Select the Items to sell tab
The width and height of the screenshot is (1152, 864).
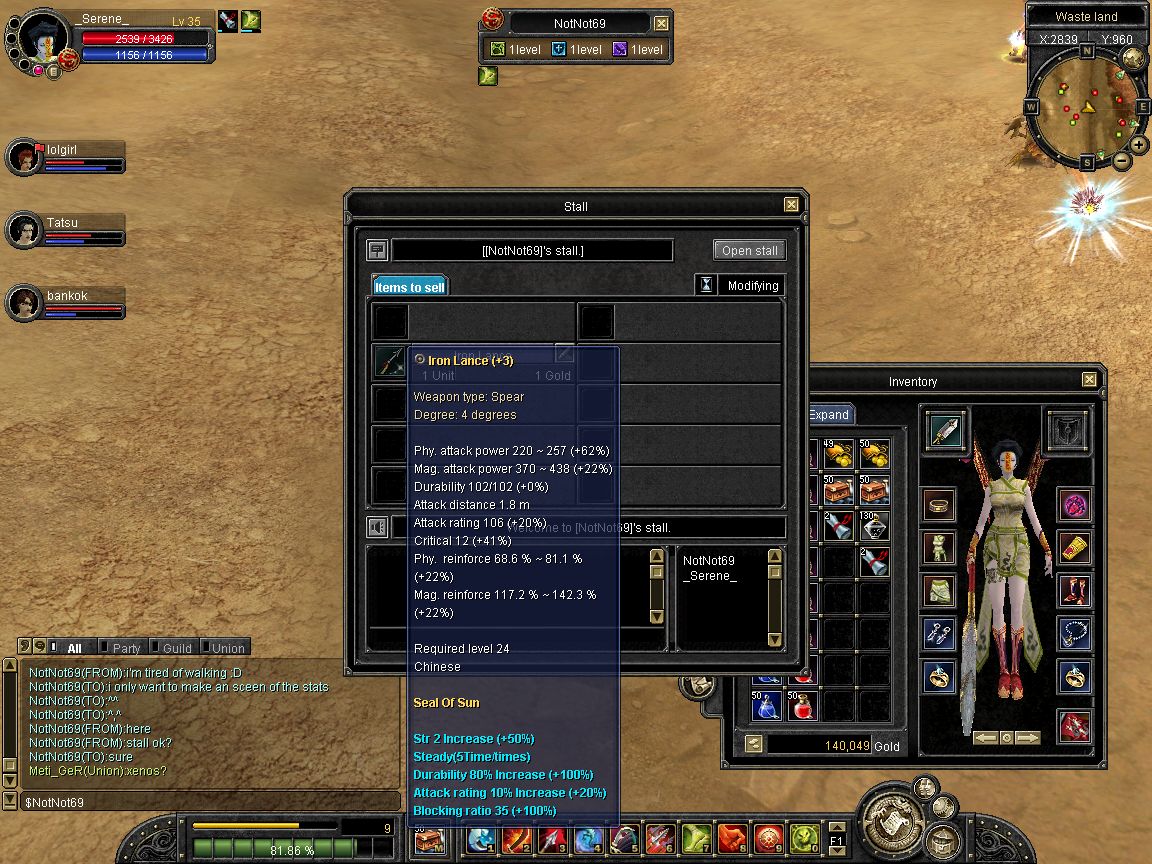click(x=409, y=287)
